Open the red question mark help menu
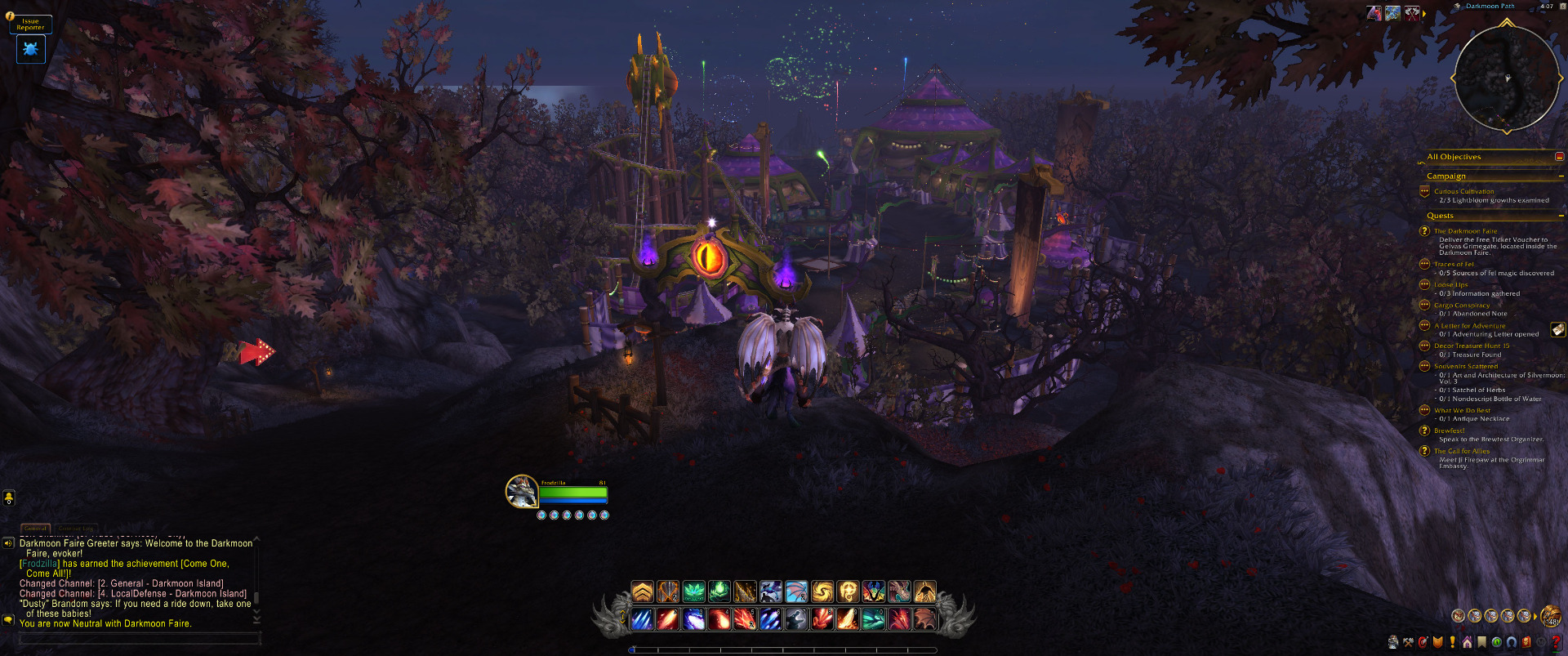1568x656 pixels. [1556, 642]
